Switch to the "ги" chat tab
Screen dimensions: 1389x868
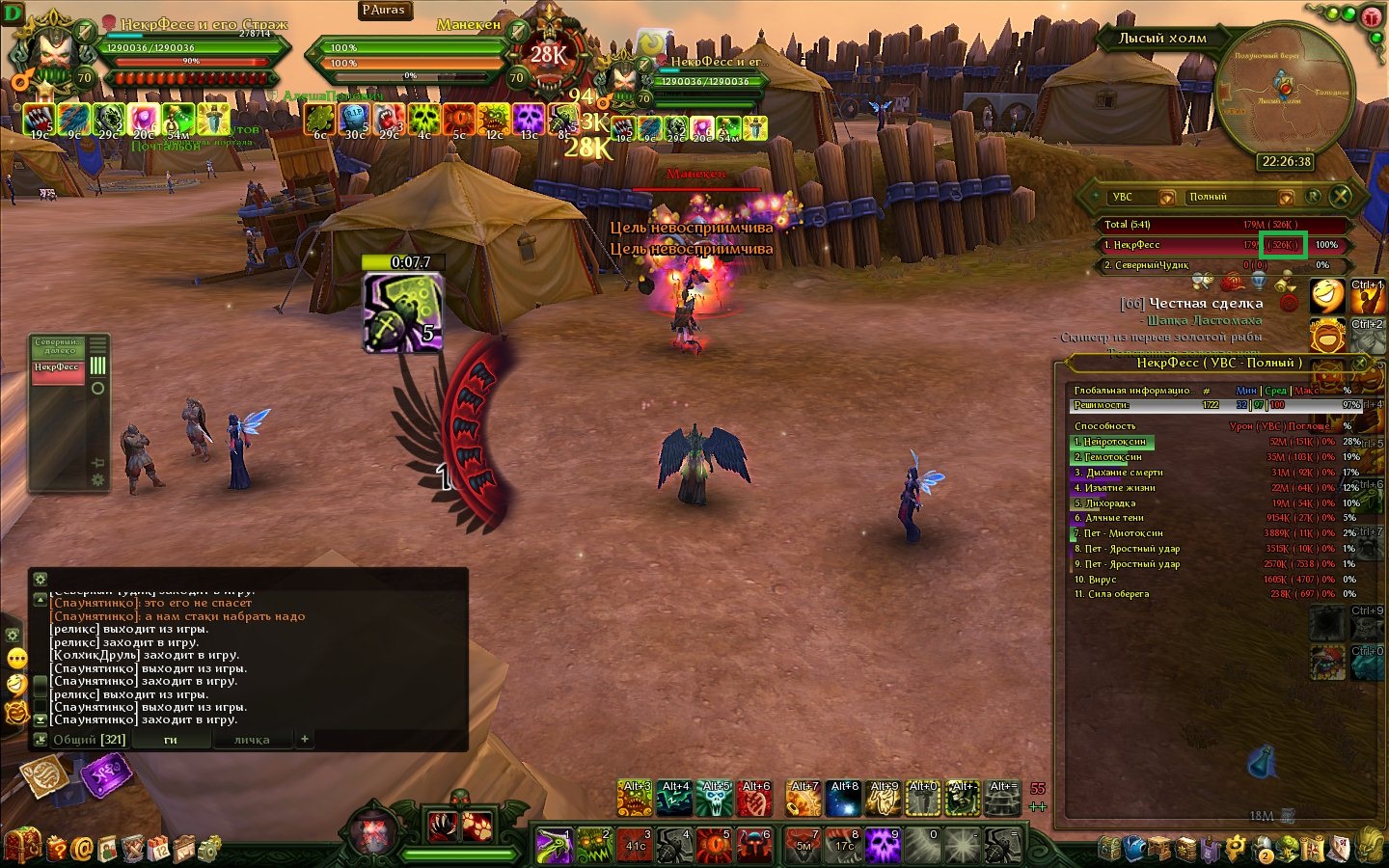click(x=170, y=740)
